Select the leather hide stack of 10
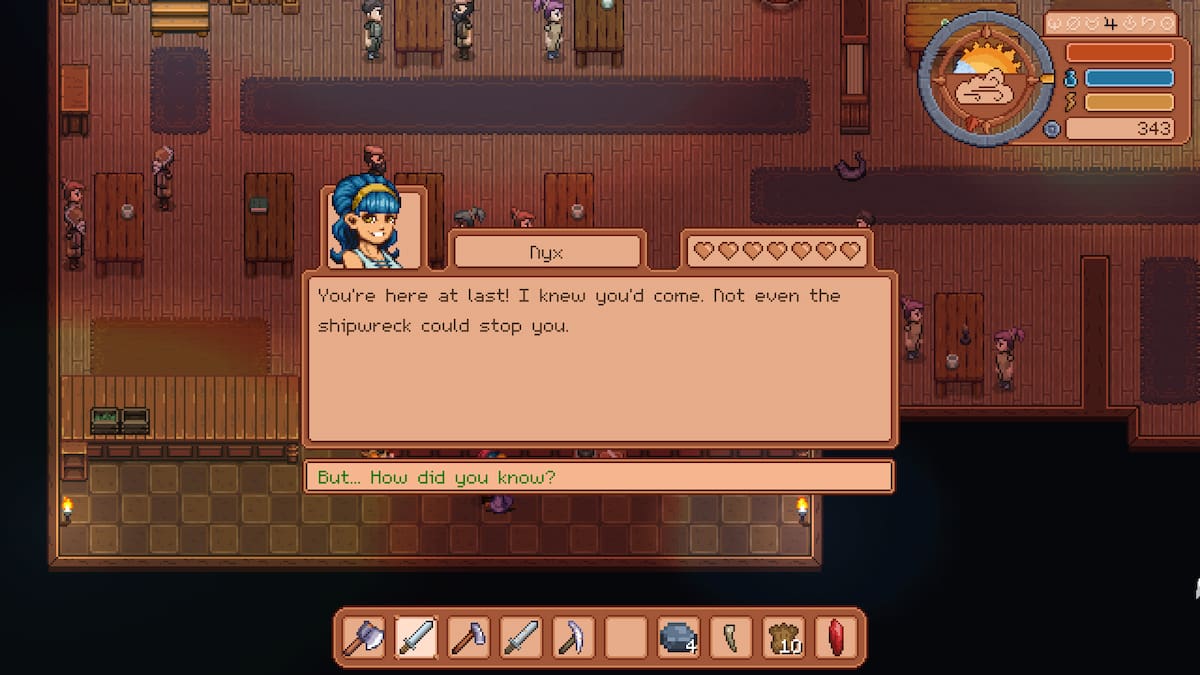 point(783,637)
